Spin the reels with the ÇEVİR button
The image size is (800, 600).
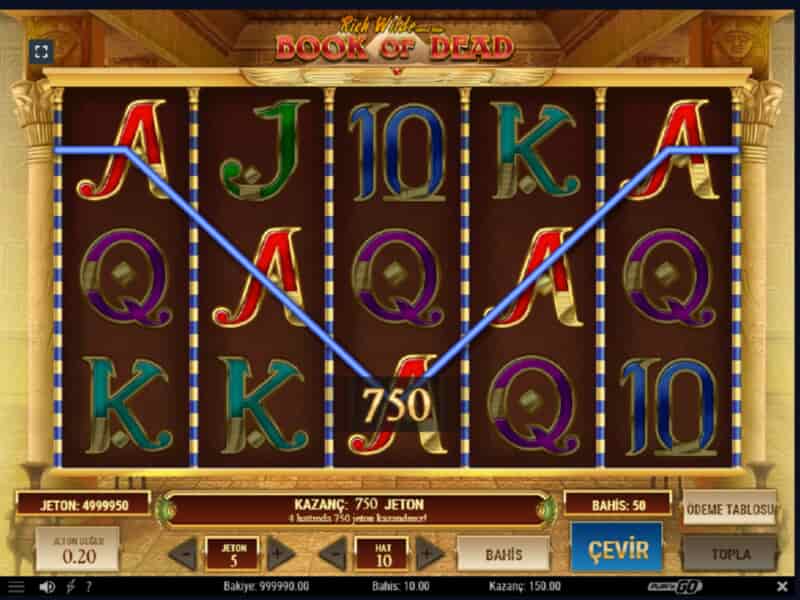tap(616, 549)
